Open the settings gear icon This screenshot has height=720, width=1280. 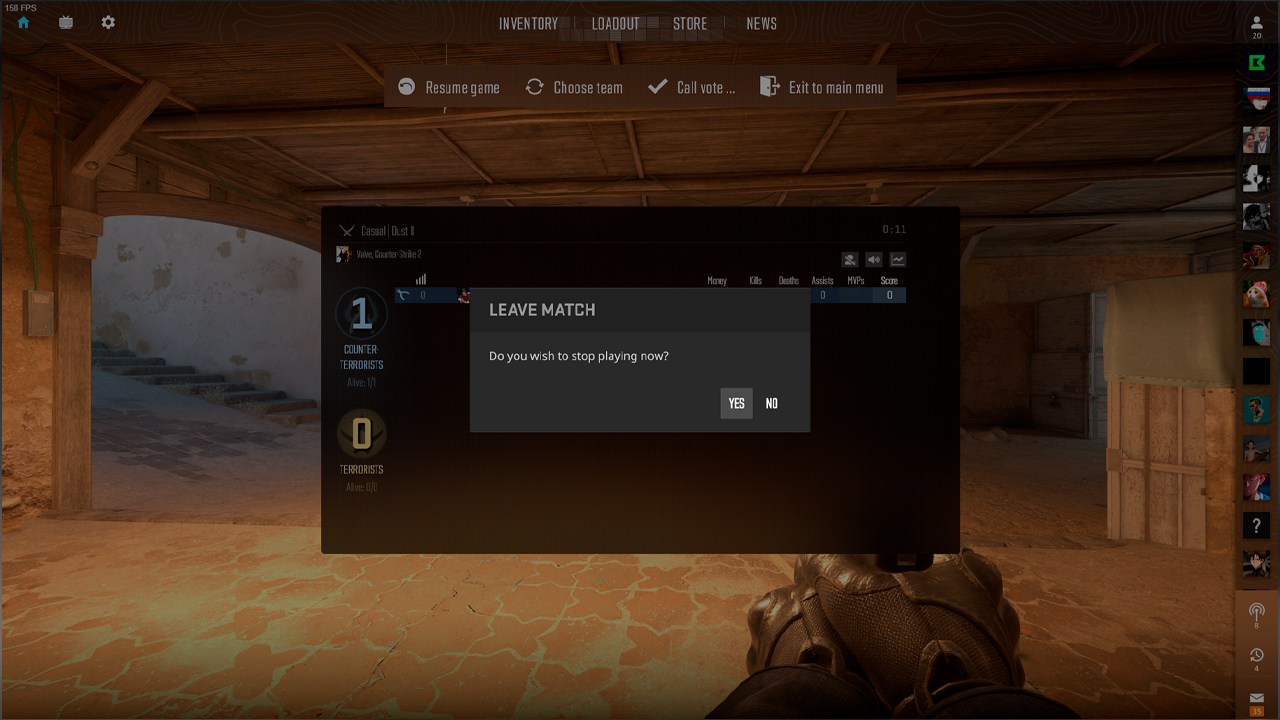tap(108, 22)
